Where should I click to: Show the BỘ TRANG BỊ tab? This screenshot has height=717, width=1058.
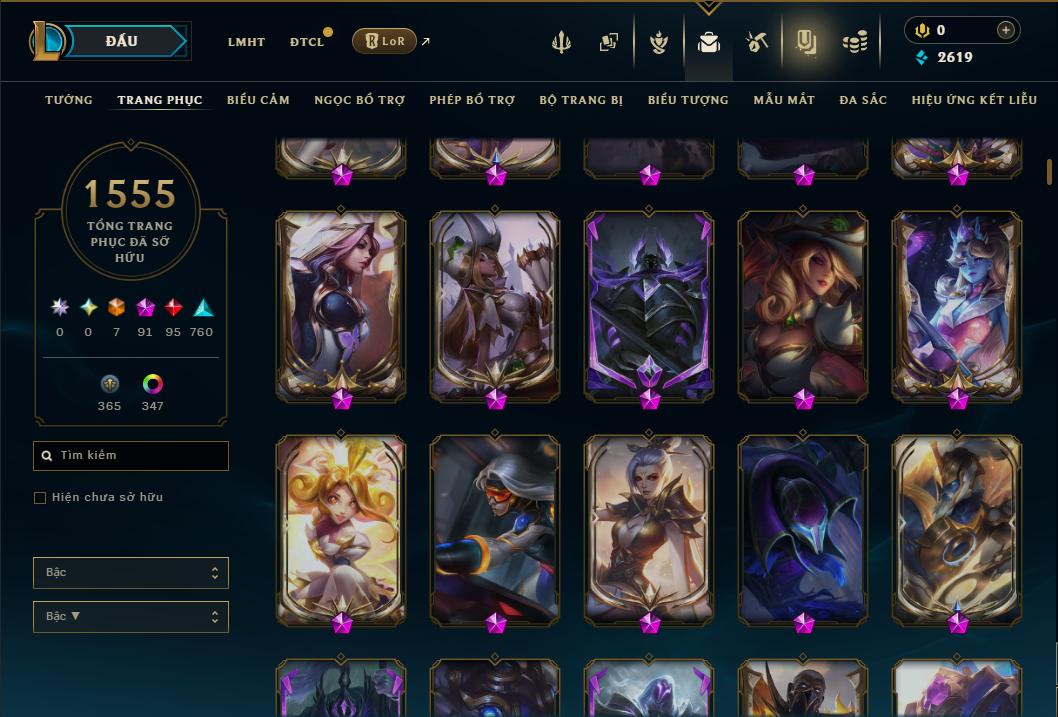click(581, 100)
